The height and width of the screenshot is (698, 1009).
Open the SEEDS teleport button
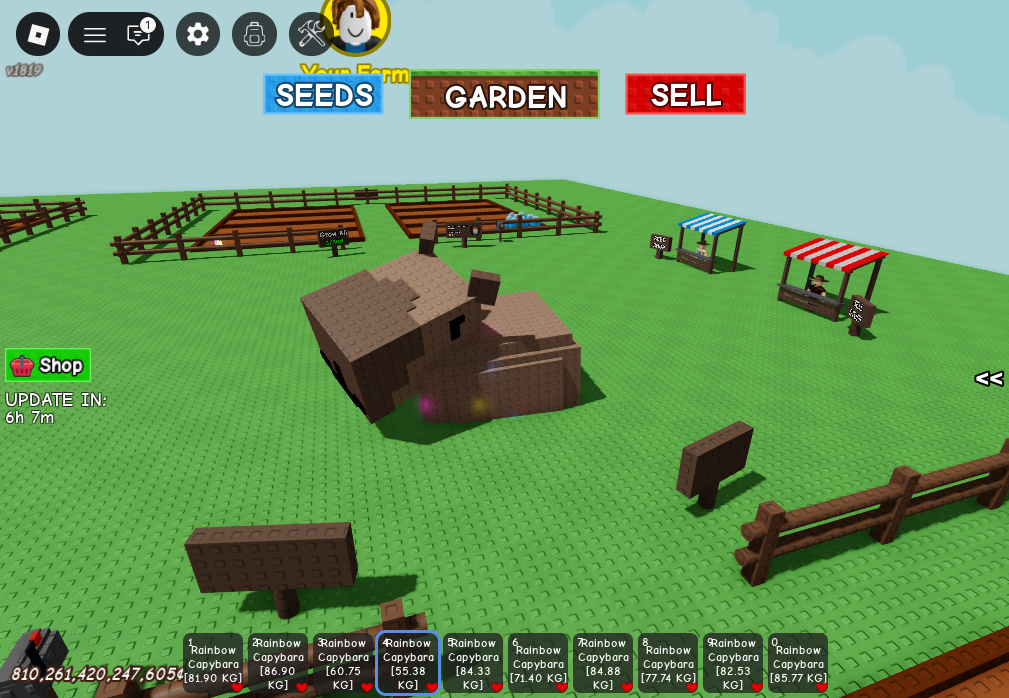[323, 95]
